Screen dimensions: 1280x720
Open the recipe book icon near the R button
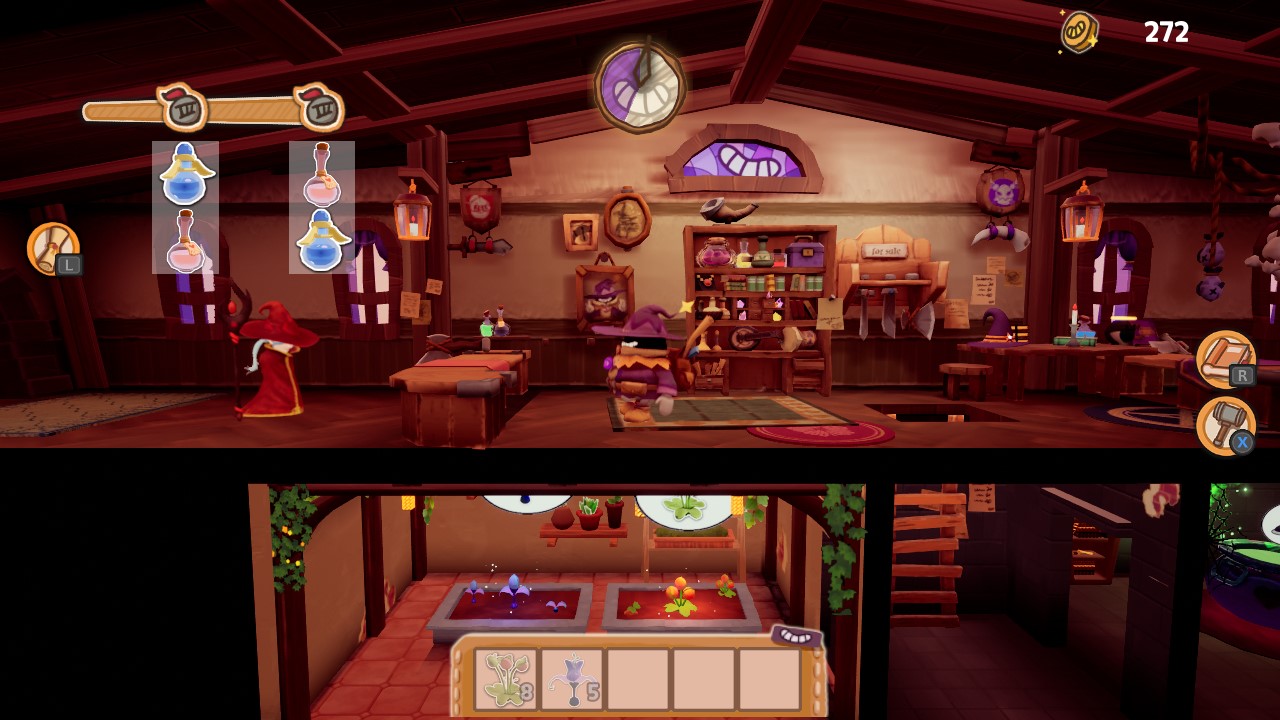click(x=1225, y=358)
